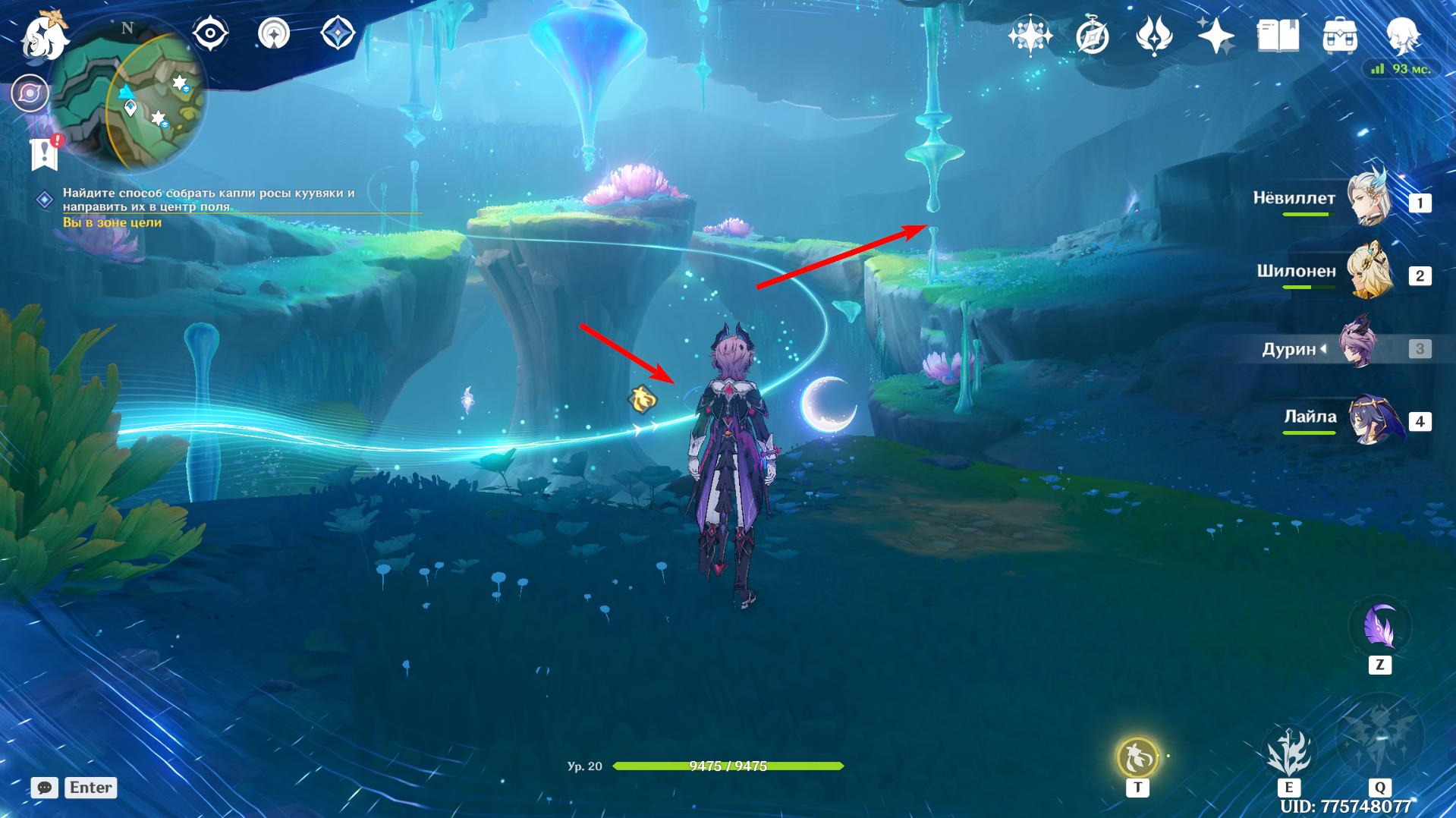Click the tracked quest objective text

(x=208, y=200)
